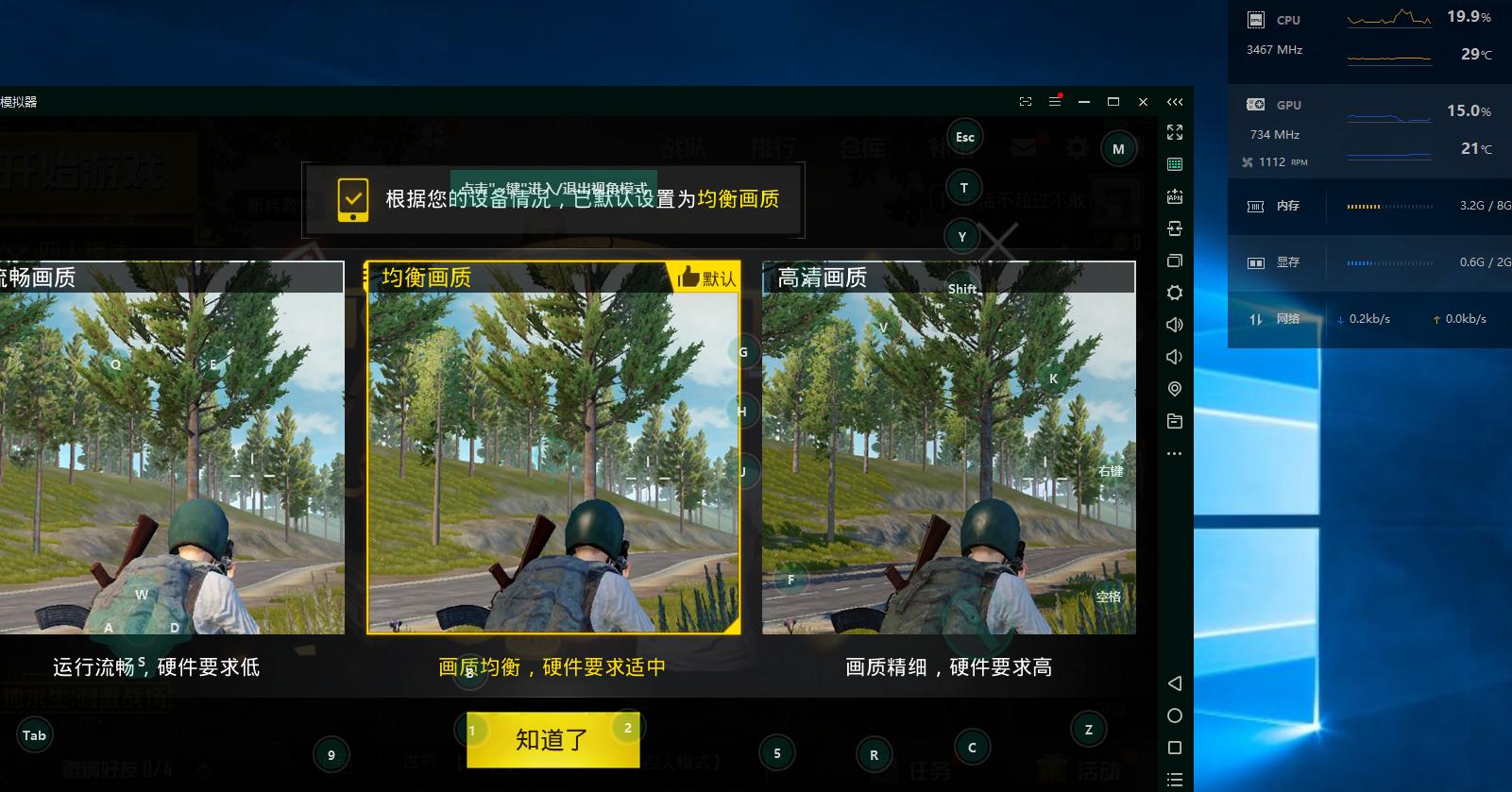Open the keyboard mapping panel
The image size is (1512, 792).
pos(1175,164)
